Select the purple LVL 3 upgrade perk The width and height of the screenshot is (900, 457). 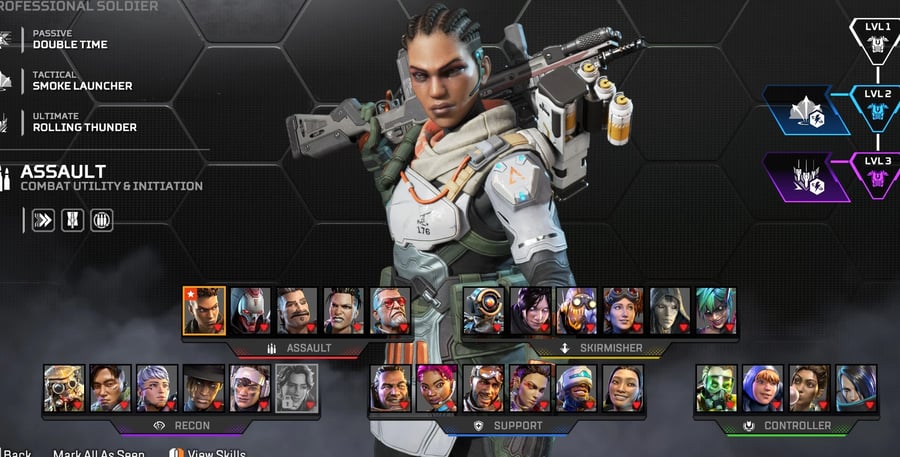807,179
